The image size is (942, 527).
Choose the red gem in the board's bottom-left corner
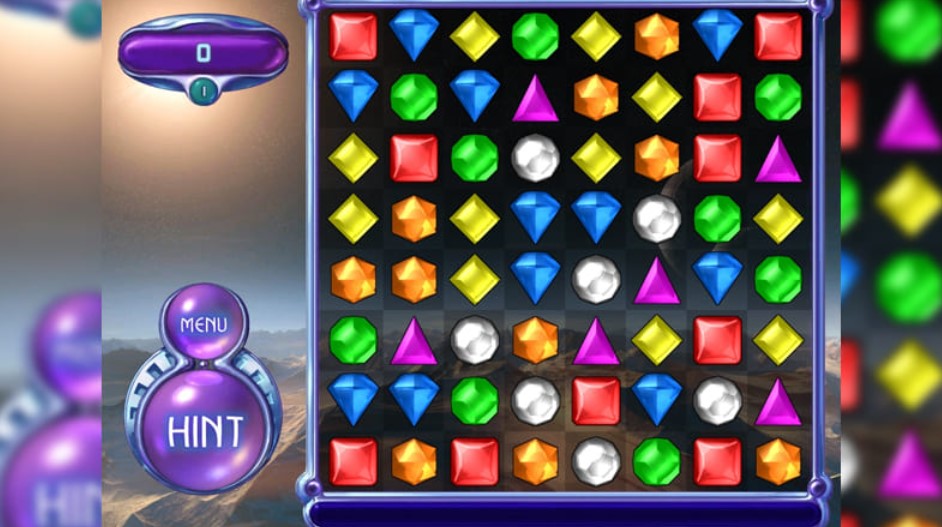click(x=353, y=461)
